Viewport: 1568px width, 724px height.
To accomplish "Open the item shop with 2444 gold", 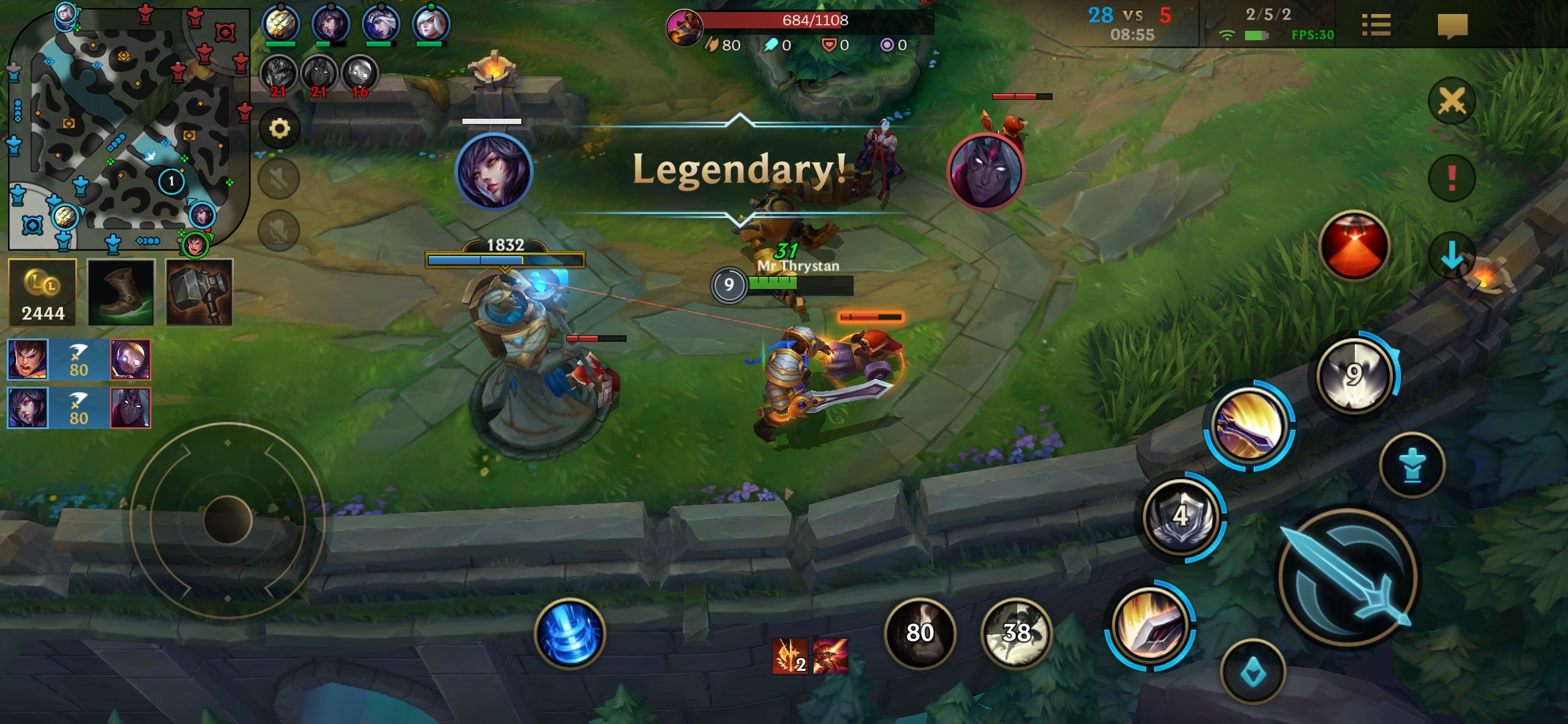I will [43, 293].
